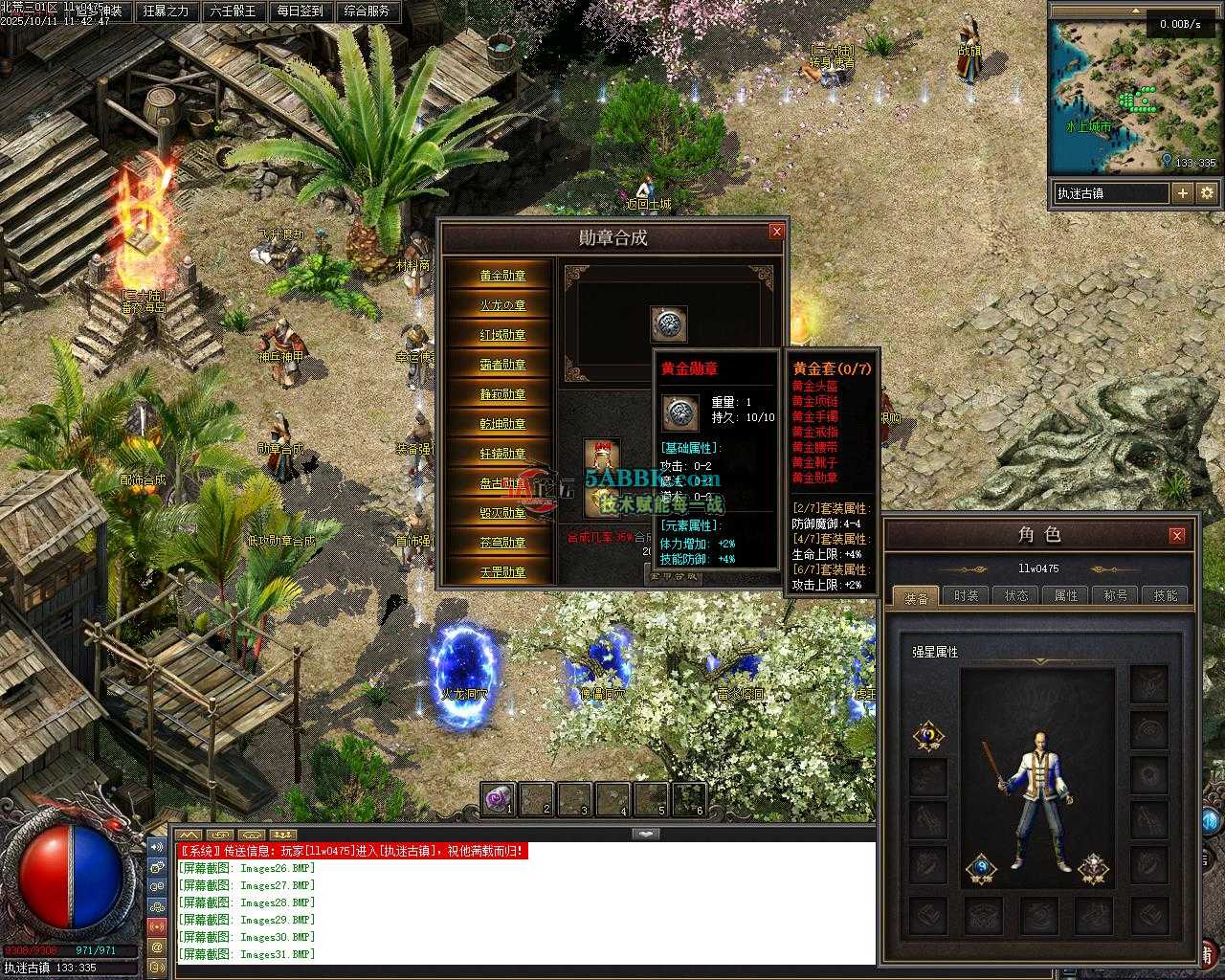
Task: Open the 状态 status tab
Action: (1016, 595)
